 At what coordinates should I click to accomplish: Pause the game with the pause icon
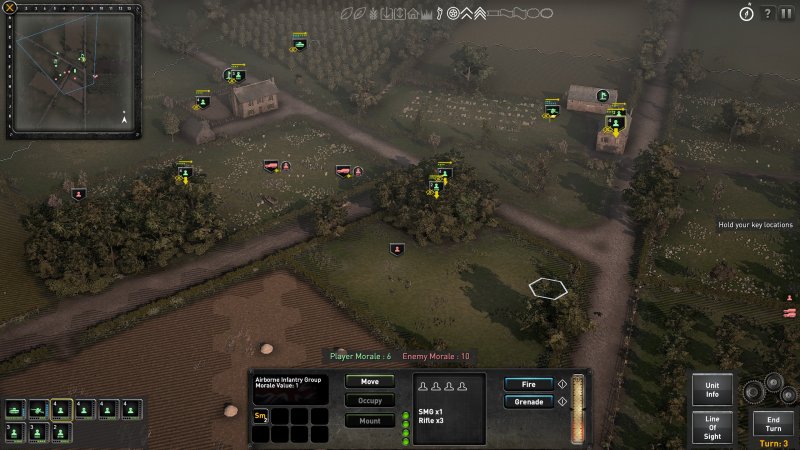click(x=788, y=13)
